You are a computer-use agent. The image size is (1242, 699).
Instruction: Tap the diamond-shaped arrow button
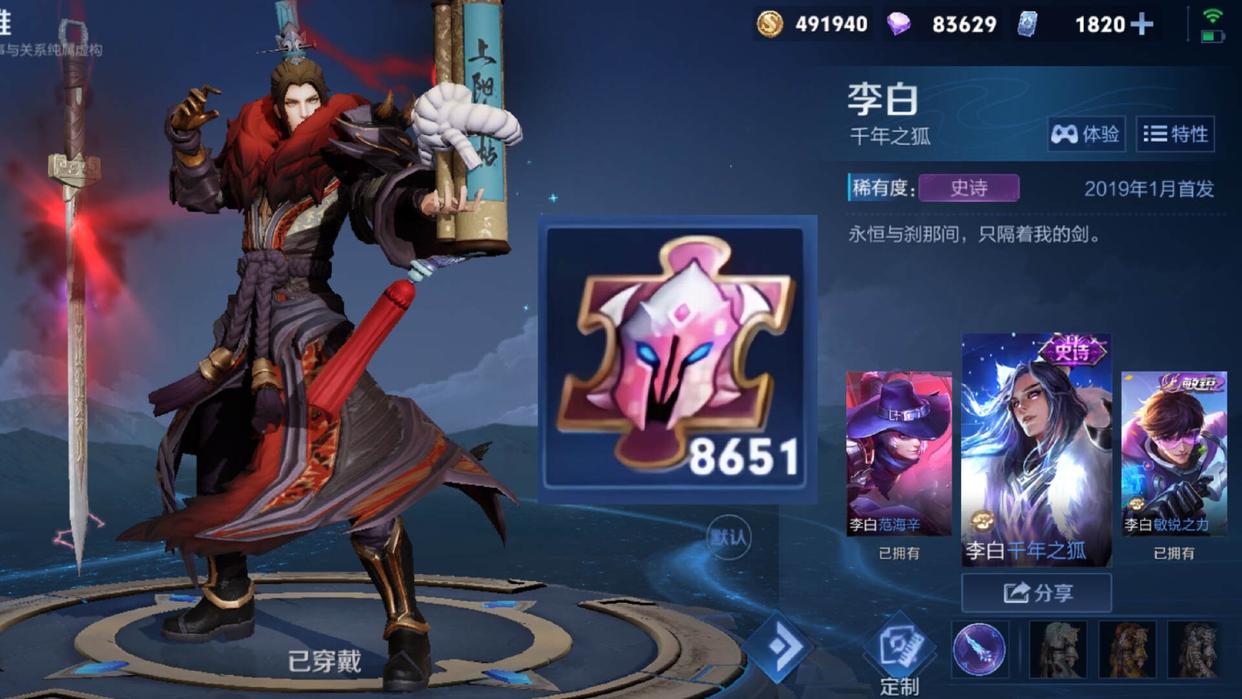(x=778, y=646)
